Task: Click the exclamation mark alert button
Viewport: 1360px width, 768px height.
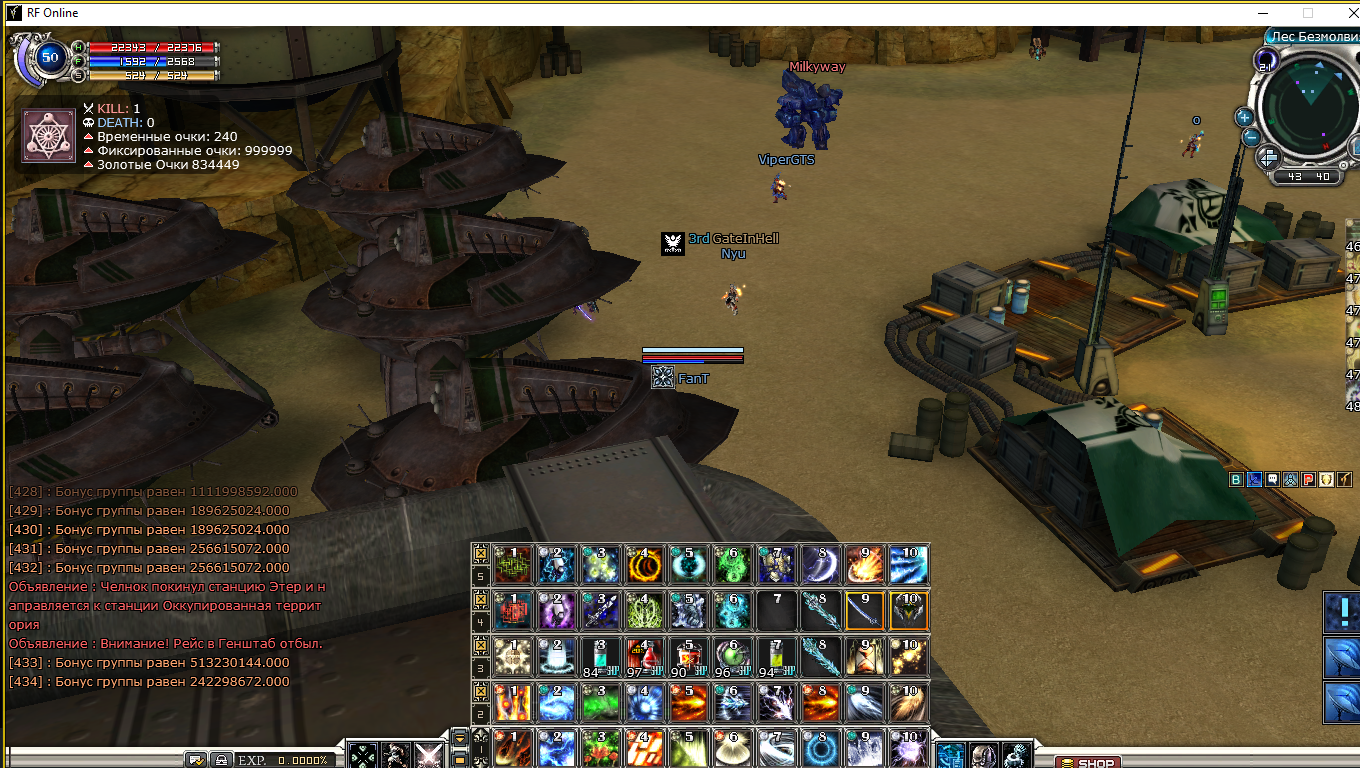Action: [1342, 611]
